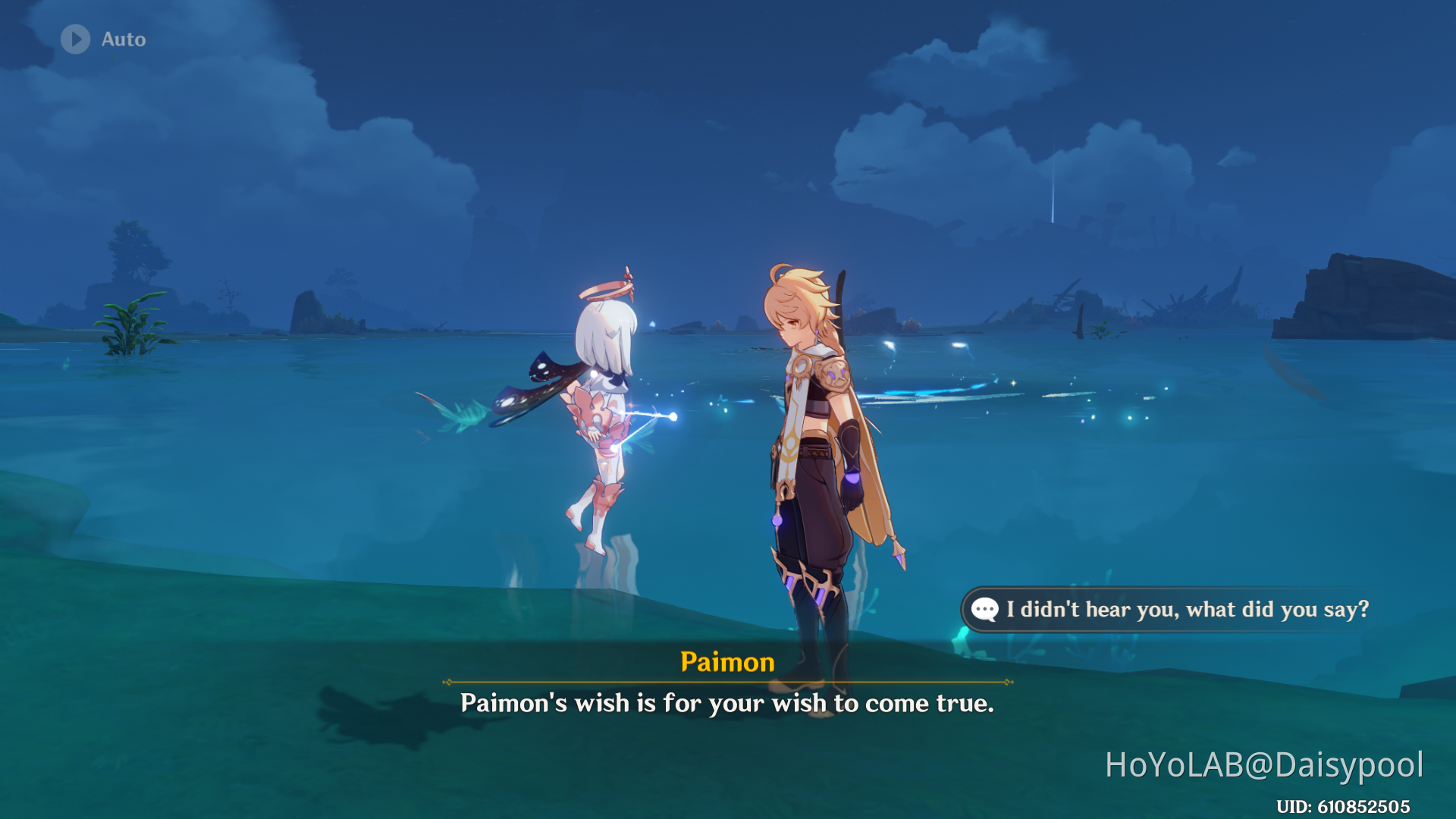
Task: Select the speaker name 'Paimon'
Action: 727,662
